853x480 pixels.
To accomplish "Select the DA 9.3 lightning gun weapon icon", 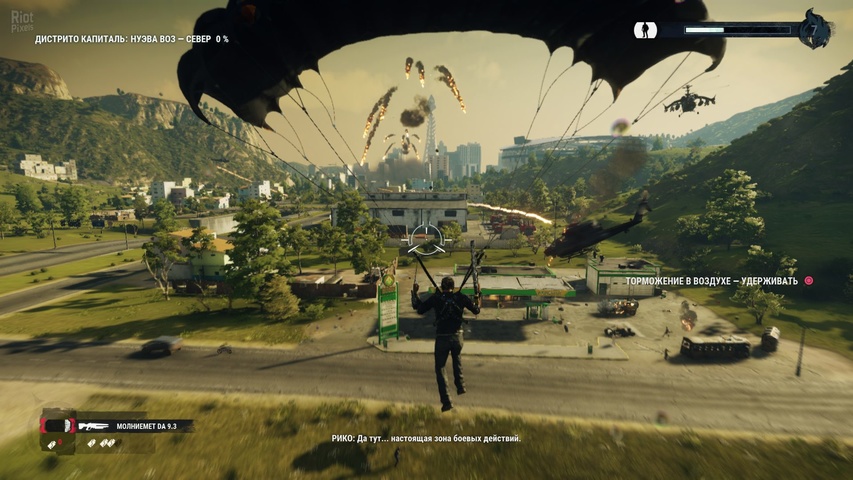I will (x=93, y=426).
